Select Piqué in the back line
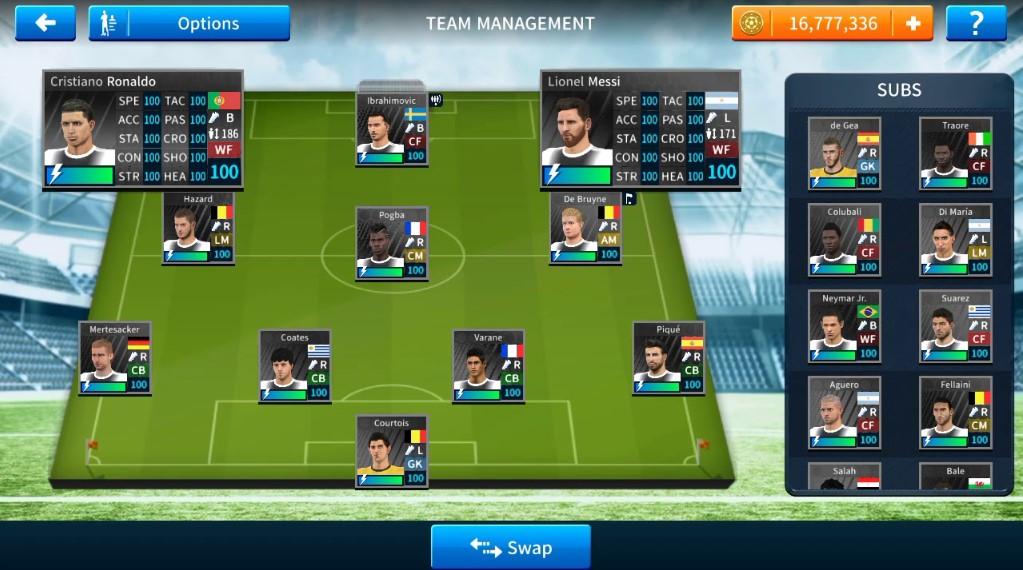 pos(669,357)
